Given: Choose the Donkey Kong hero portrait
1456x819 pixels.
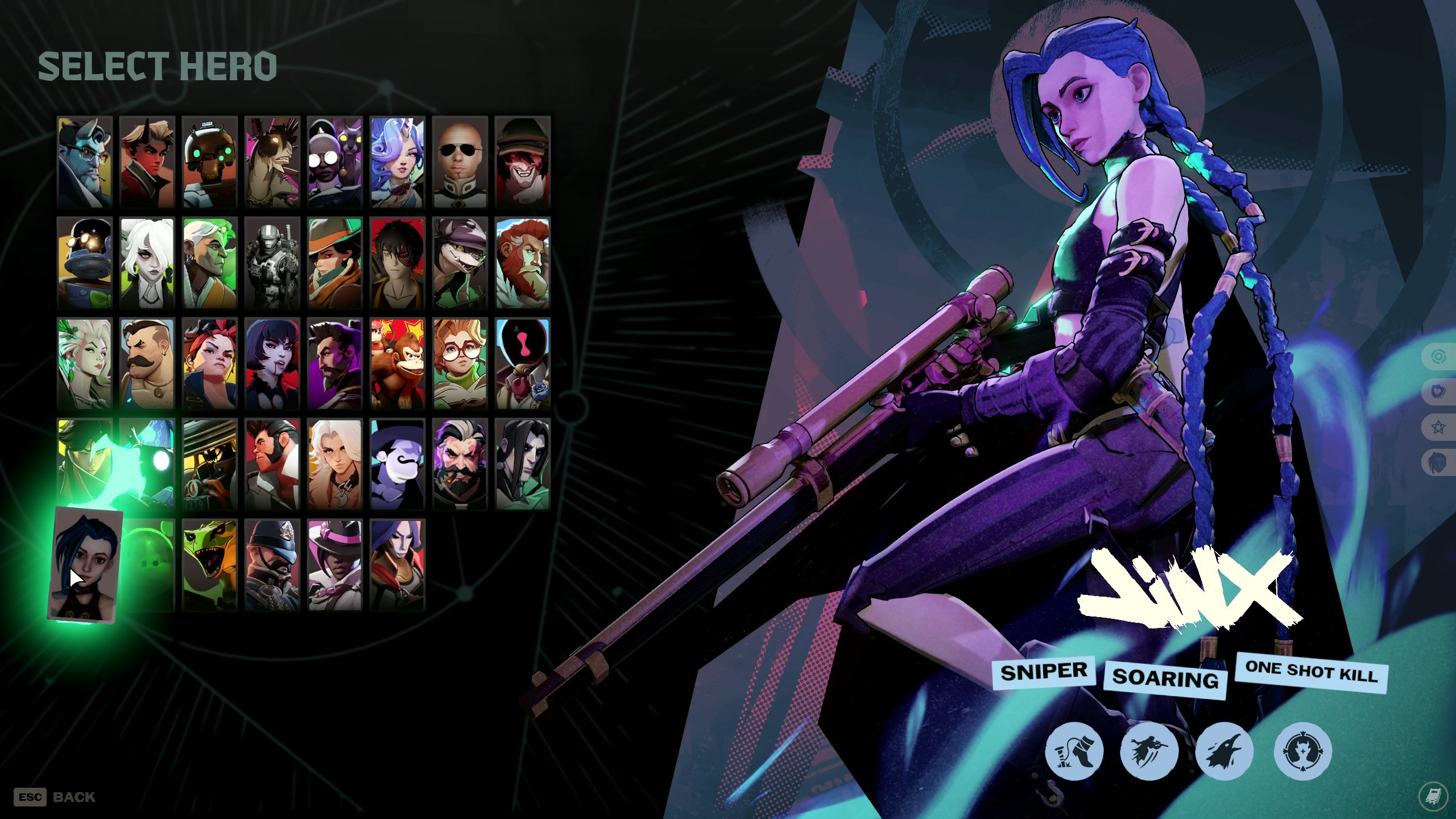Looking at the screenshot, I should pyautogui.click(x=397, y=363).
